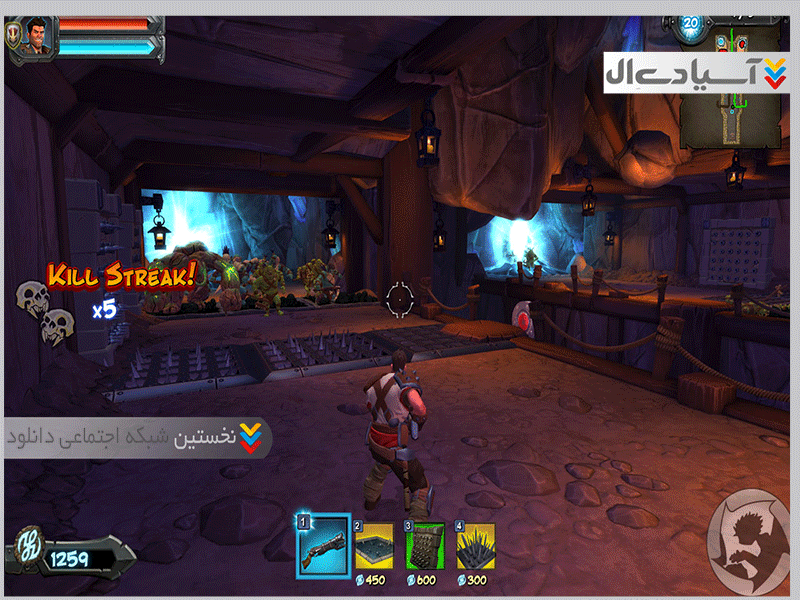The width and height of the screenshot is (800, 600).
Task: Choose the tar pit trap costing 450
Action: tap(374, 546)
